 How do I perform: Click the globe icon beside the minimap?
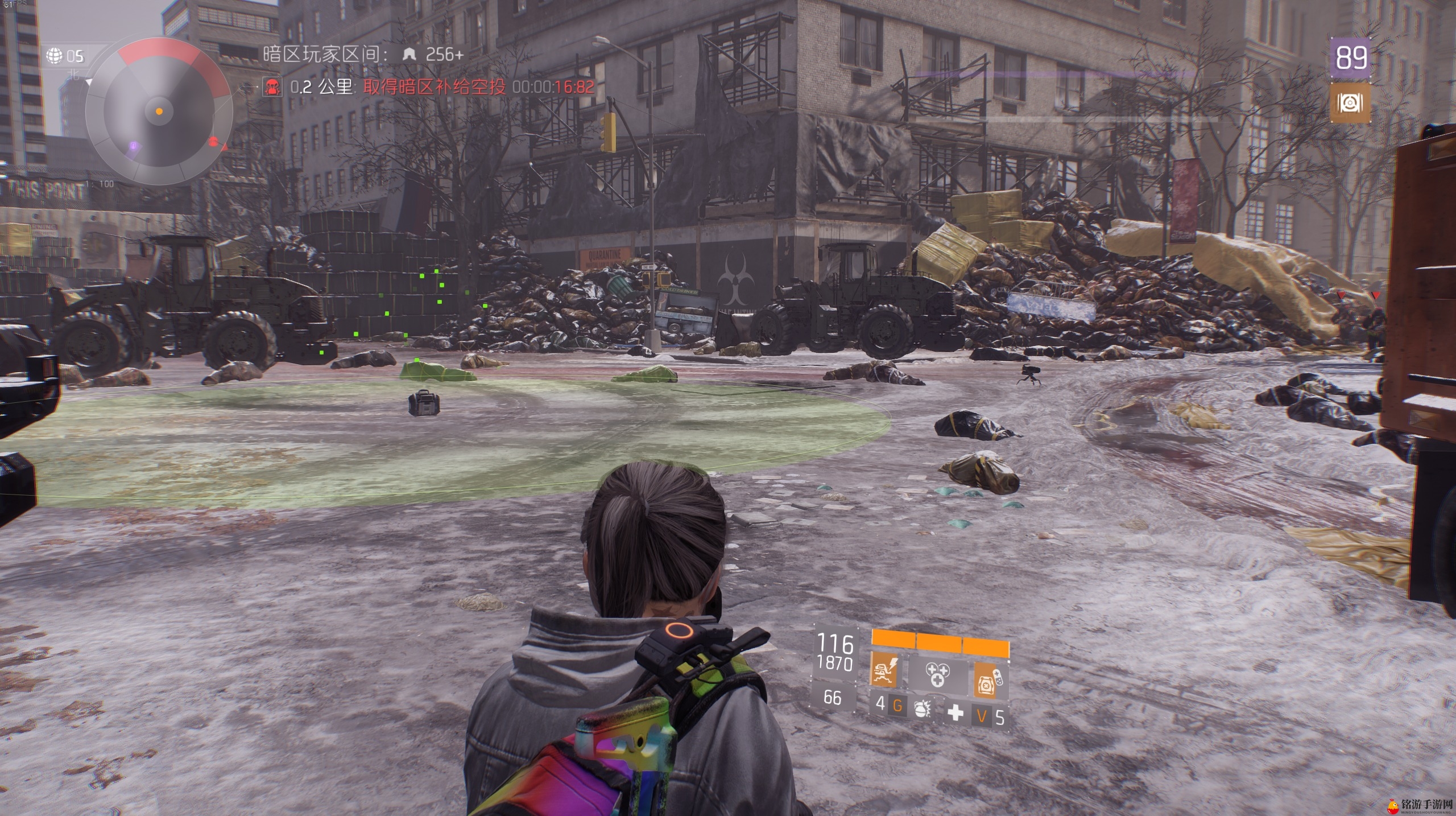pyautogui.click(x=55, y=56)
